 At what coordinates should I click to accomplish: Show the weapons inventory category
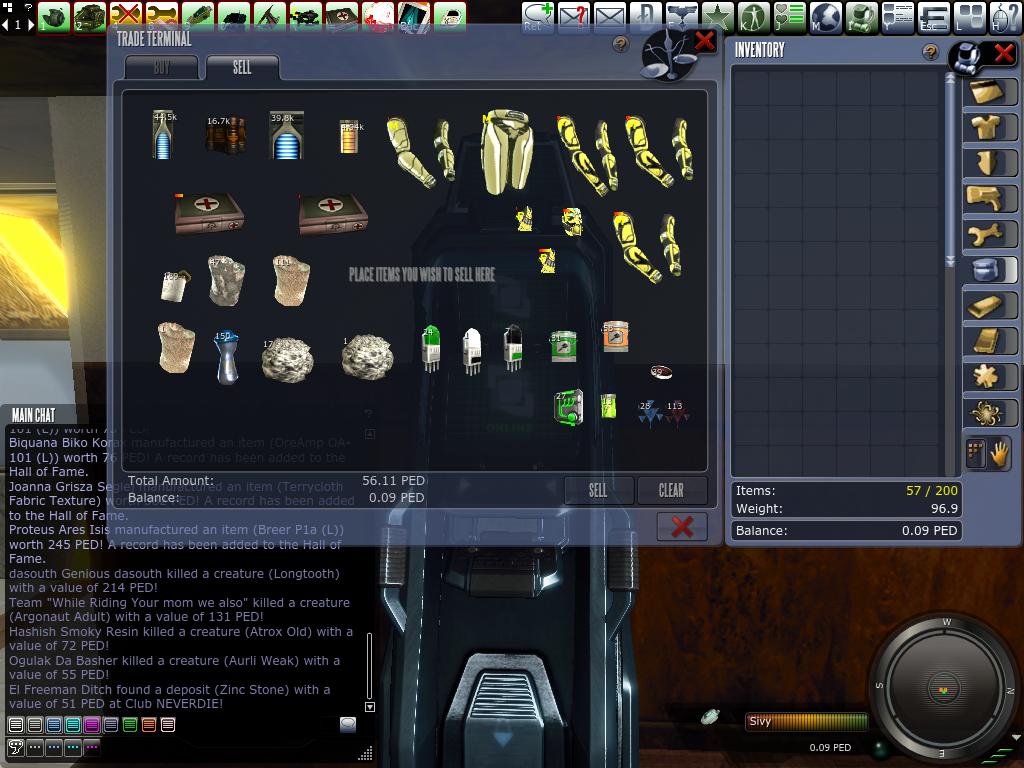coord(988,197)
